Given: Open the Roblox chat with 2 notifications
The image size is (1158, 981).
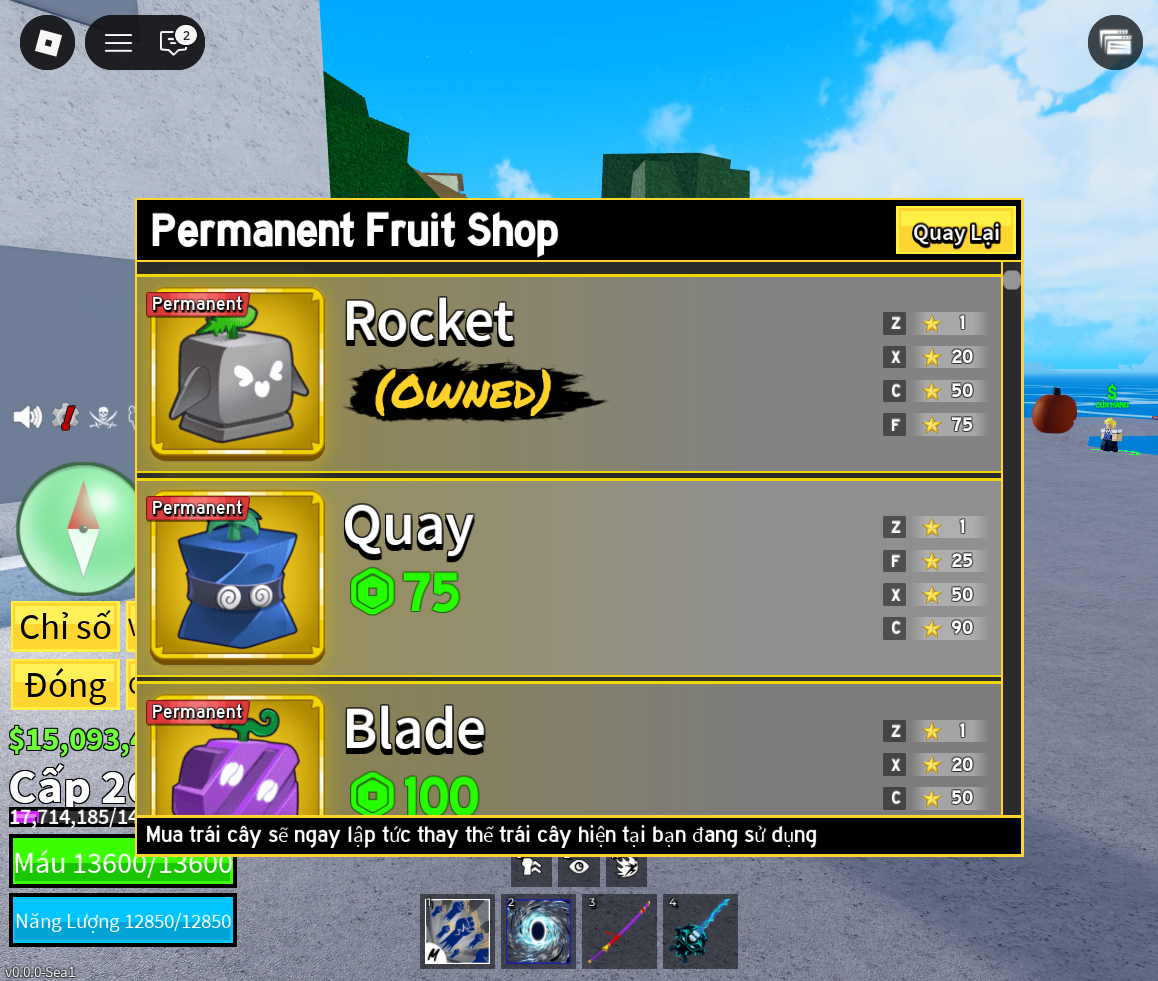Looking at the screenshot, I should click(175, 42).
